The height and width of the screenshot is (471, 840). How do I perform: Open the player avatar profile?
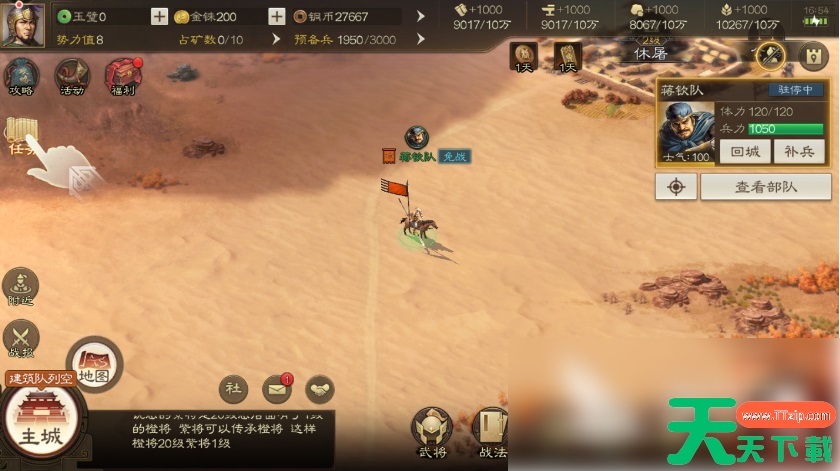tap(22, 24)
